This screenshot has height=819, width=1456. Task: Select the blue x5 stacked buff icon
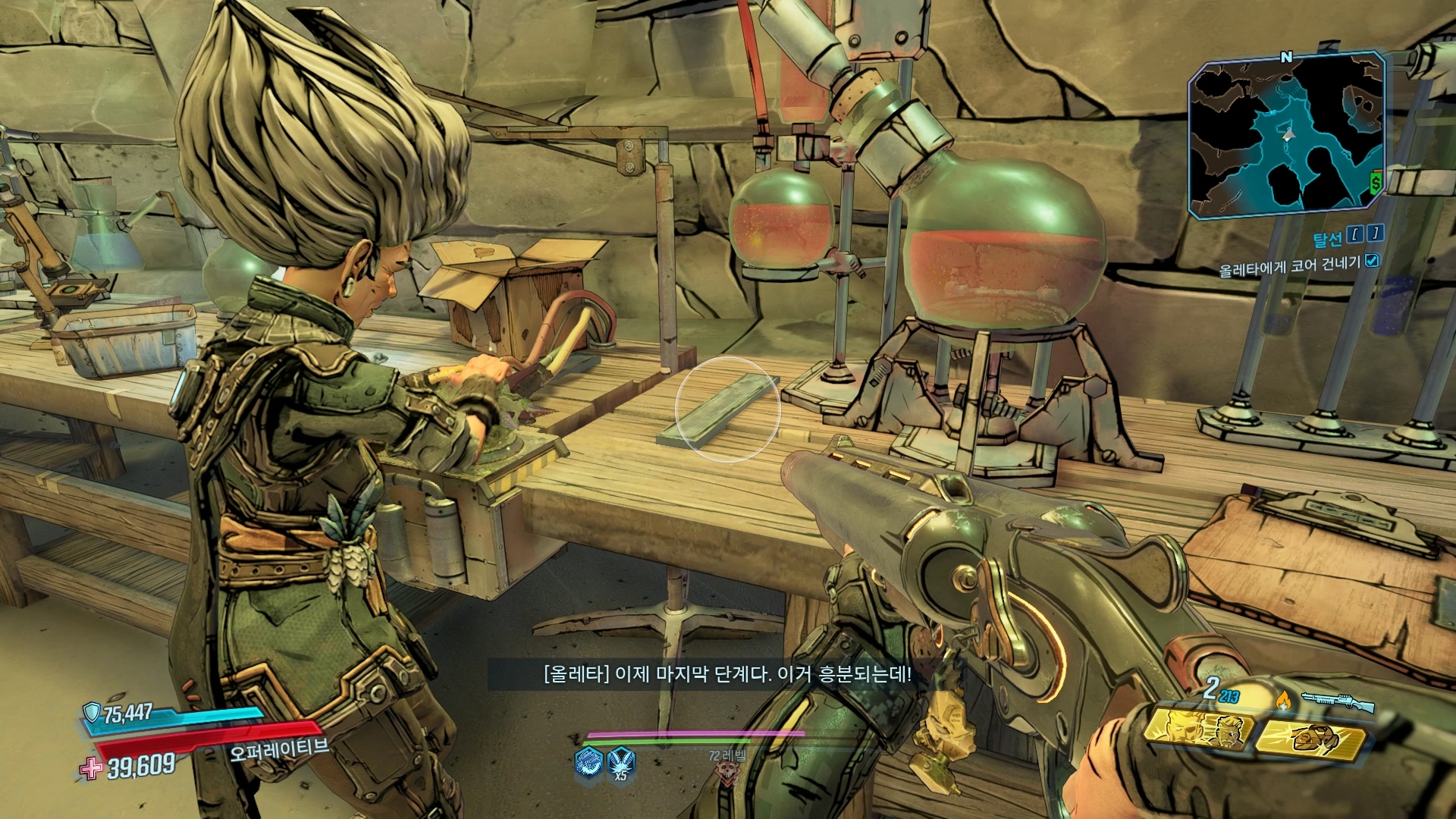[x=621, y=761]
